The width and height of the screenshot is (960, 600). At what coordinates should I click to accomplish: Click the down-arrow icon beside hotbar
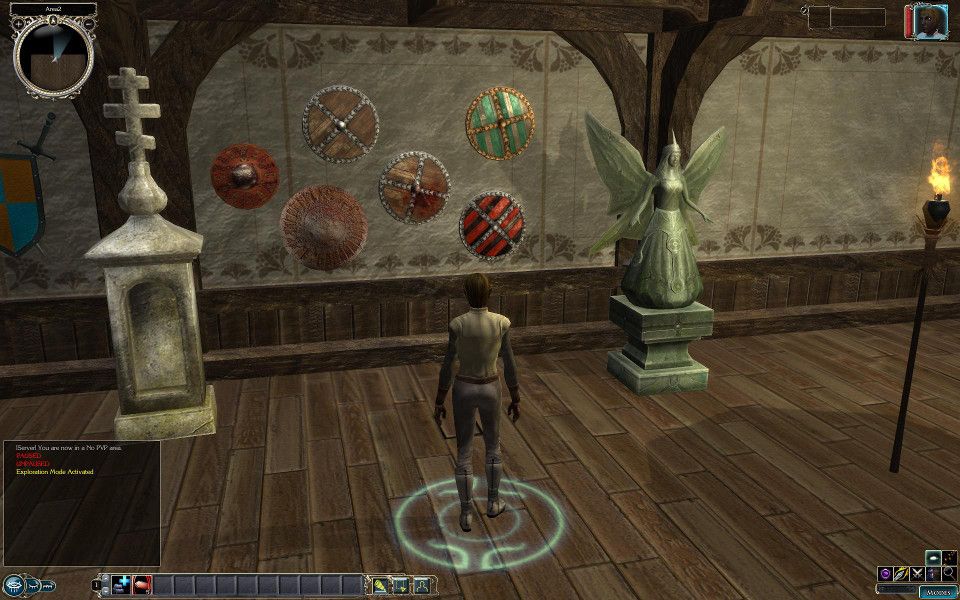(401, 585)
